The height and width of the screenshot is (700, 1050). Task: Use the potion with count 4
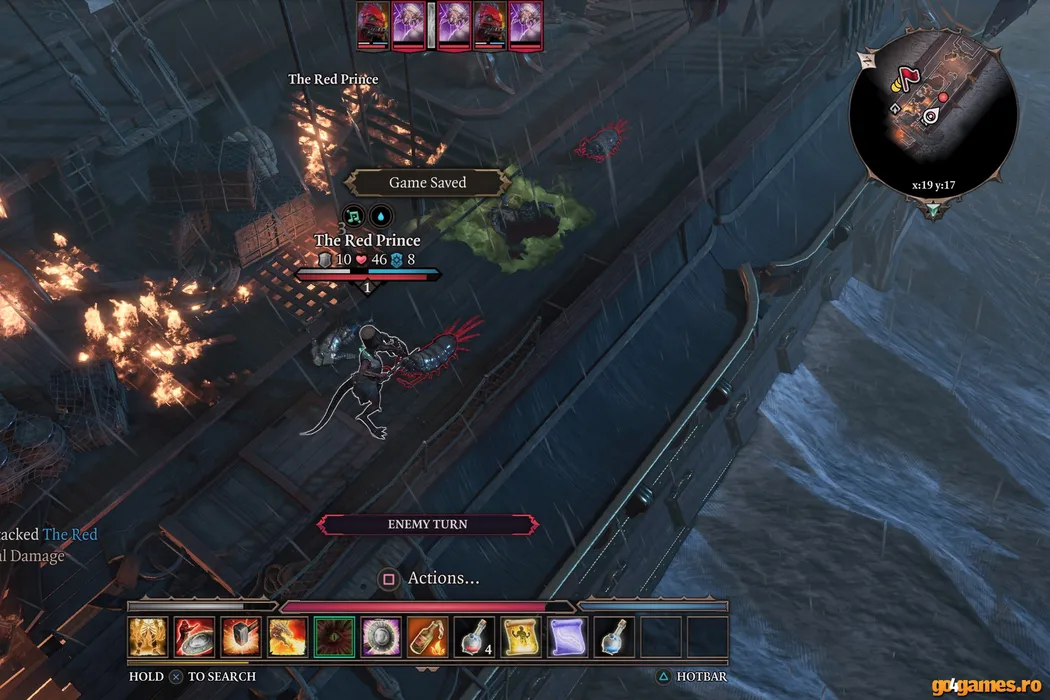point(473,636)
